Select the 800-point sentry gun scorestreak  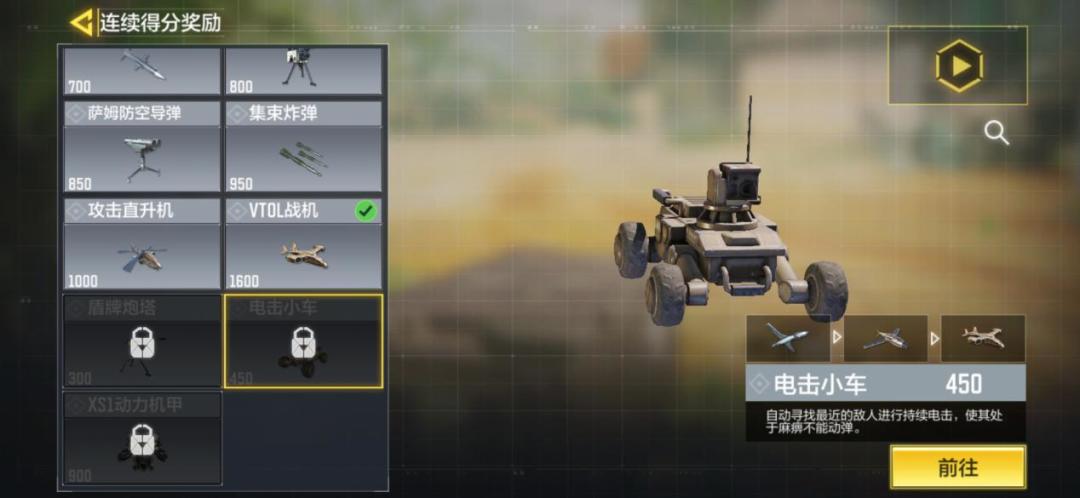(x=303, y=70)
